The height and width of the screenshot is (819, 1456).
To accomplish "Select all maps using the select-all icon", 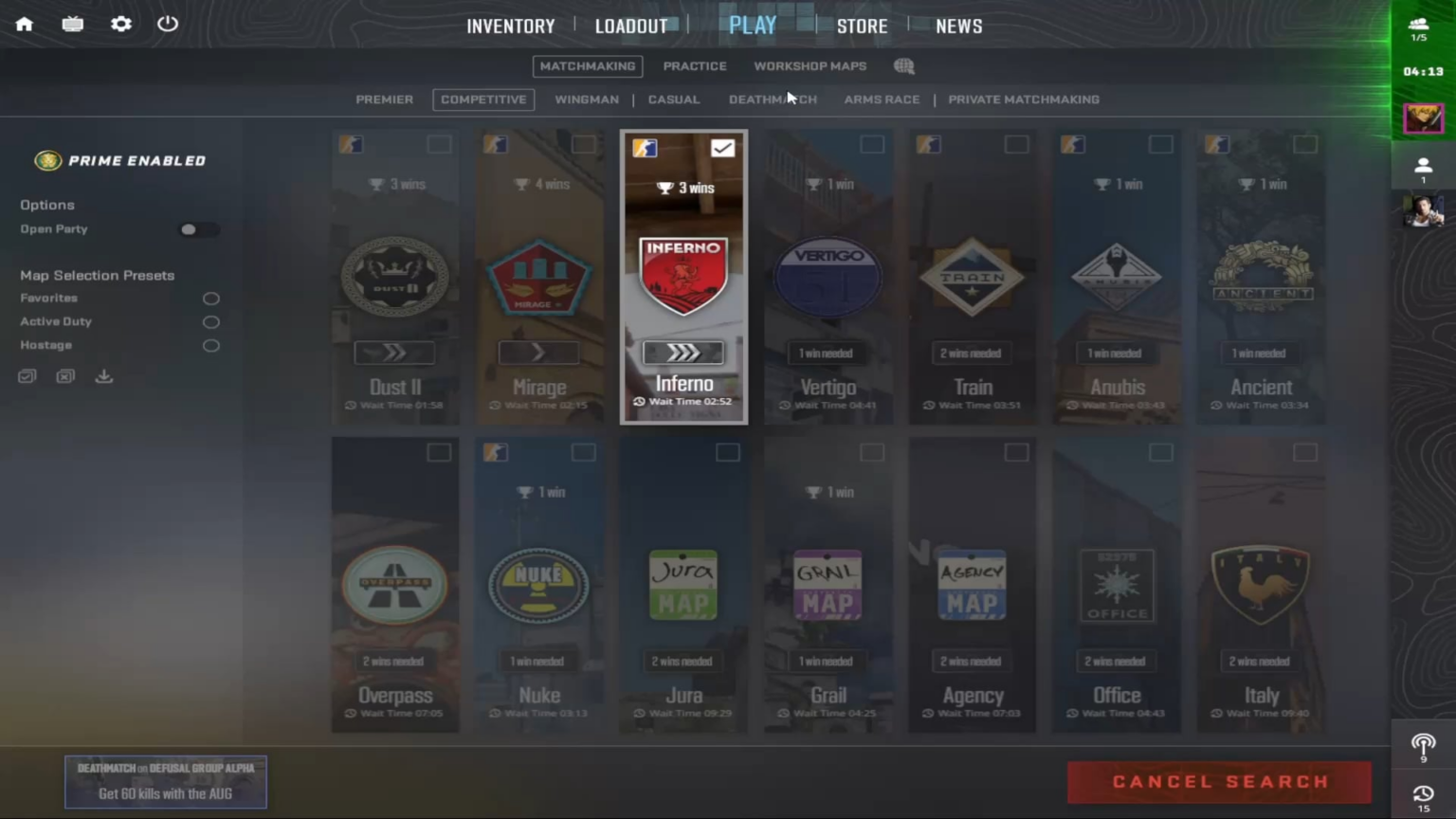I will pyautogui.click(x=27, y=376).
